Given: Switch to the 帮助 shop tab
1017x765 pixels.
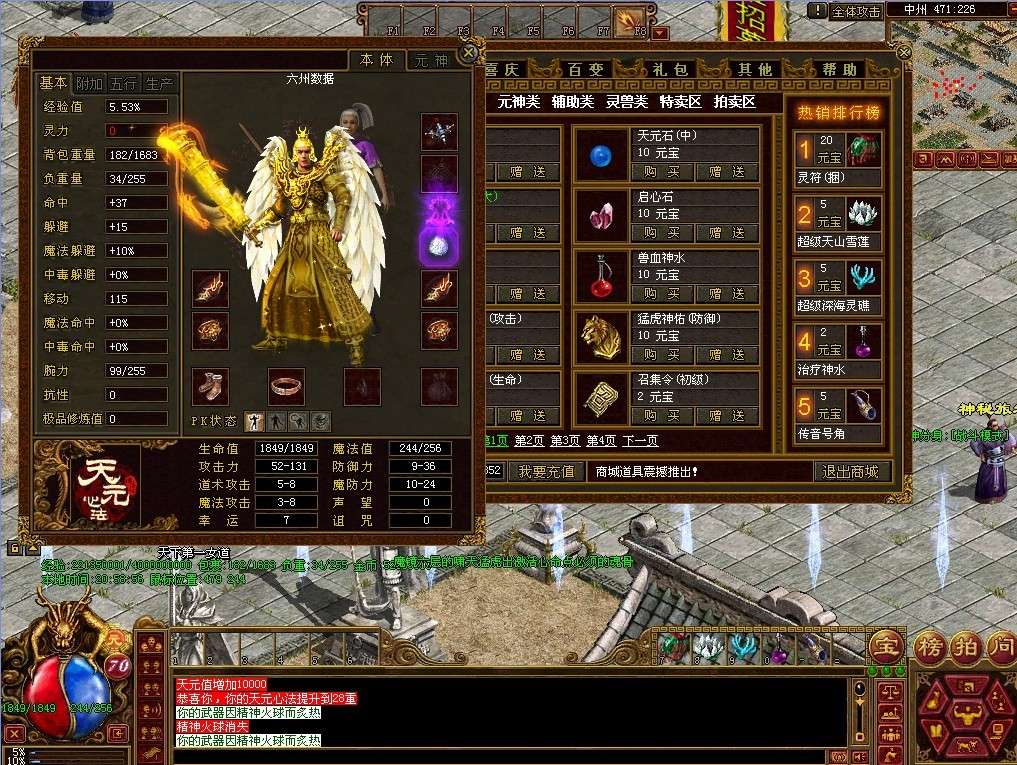Looking at the screenshot, I should click(x=841, y=70).
